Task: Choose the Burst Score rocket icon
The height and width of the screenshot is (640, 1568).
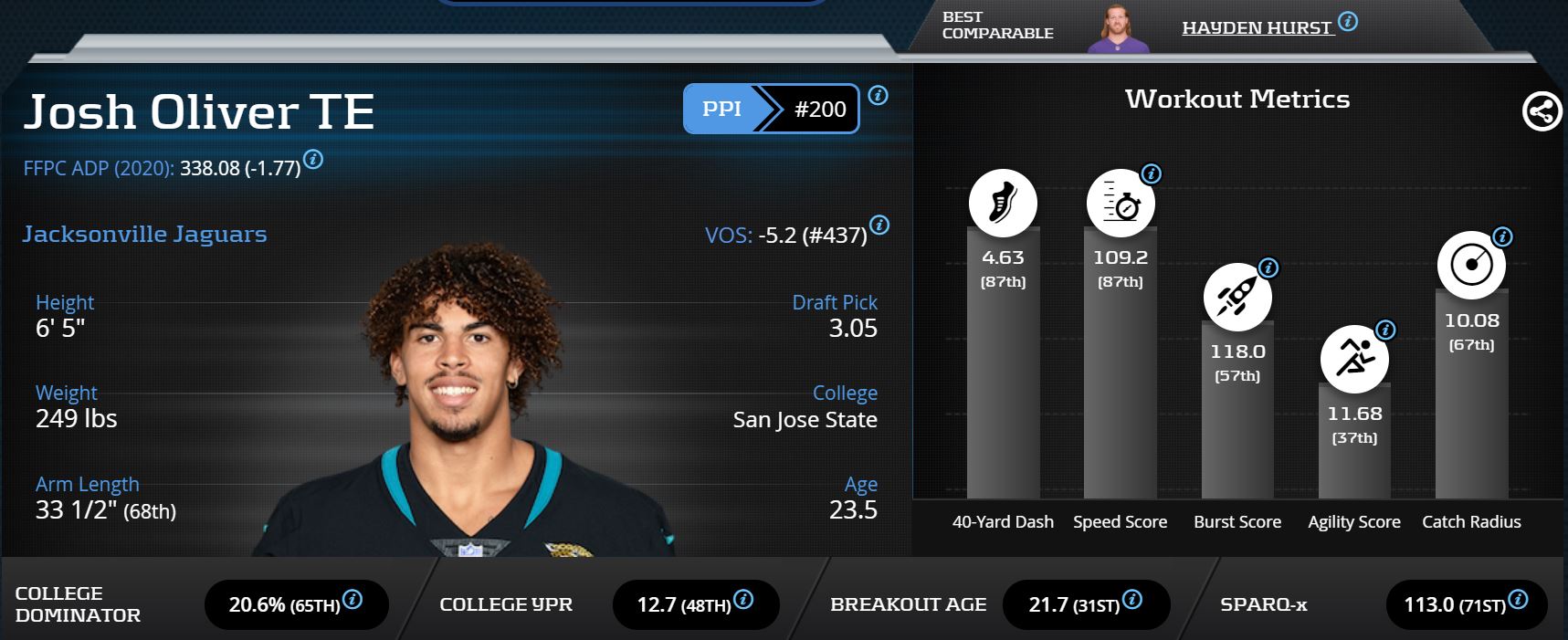Action: pos(1237,297)
